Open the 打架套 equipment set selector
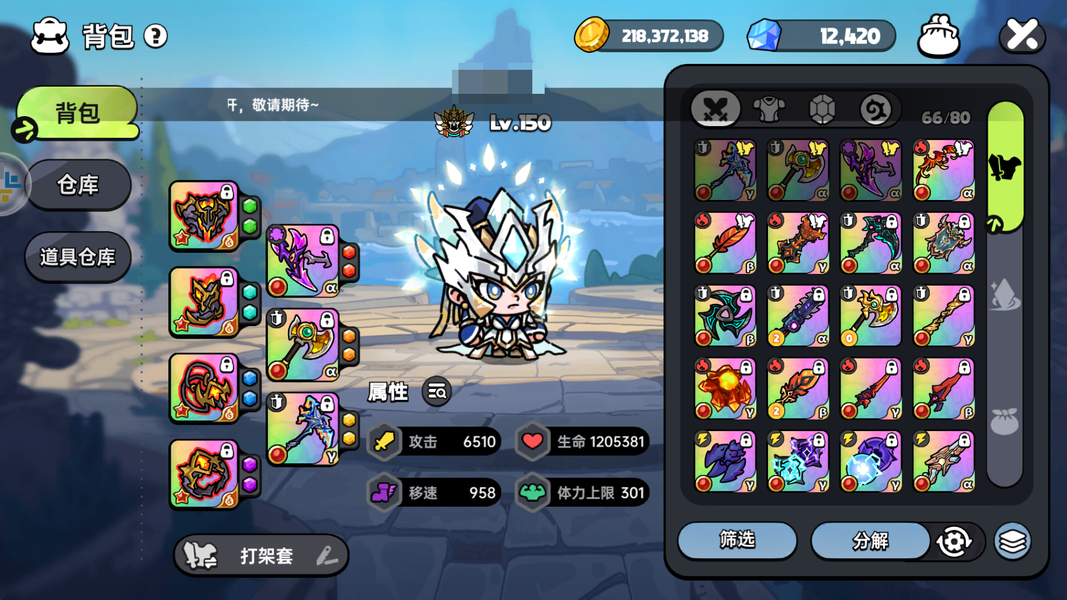This screenshot has width=1067, height=600. [262, 556]
